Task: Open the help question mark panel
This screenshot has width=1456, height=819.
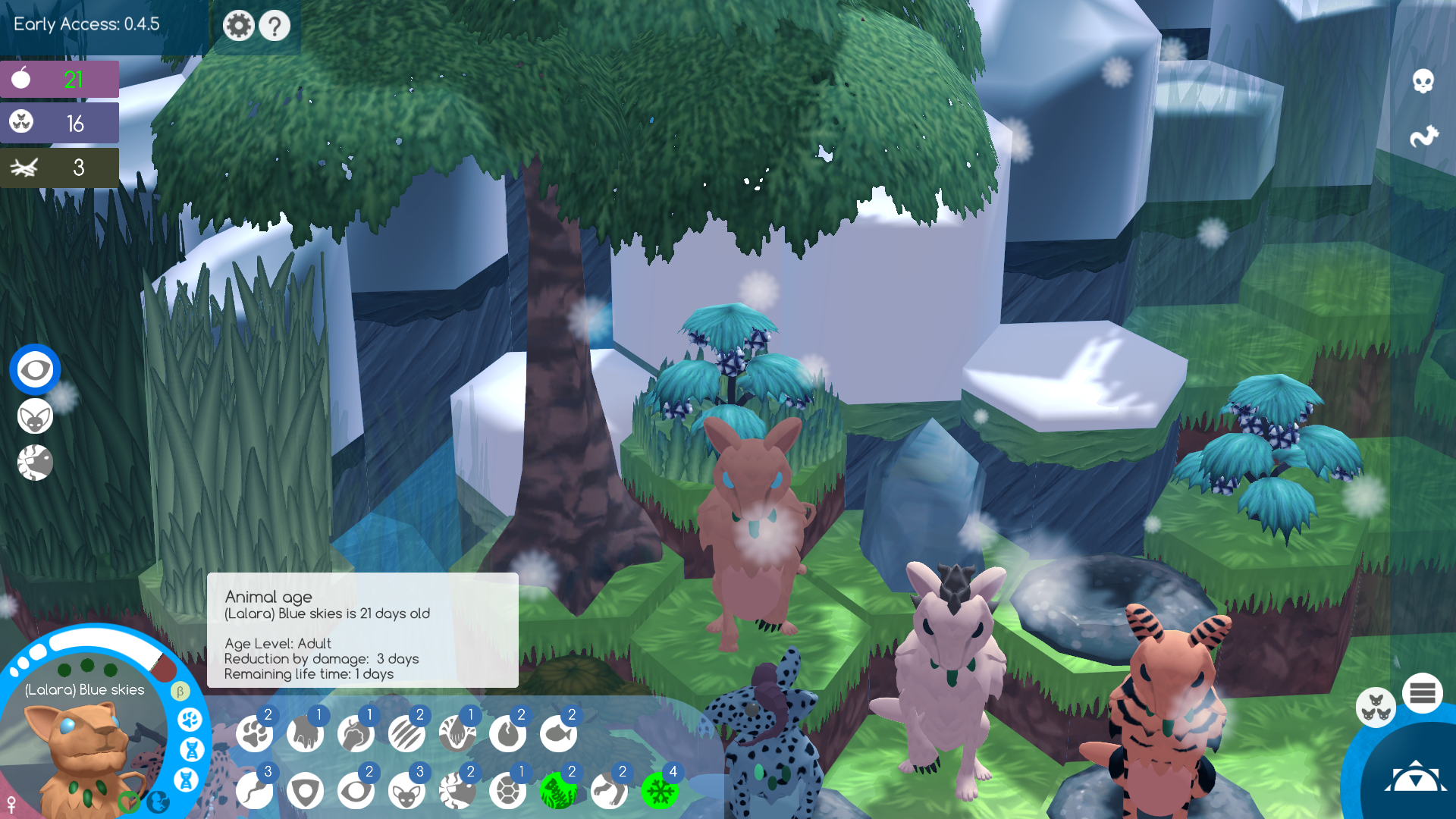Action: (x=275, y=25)
